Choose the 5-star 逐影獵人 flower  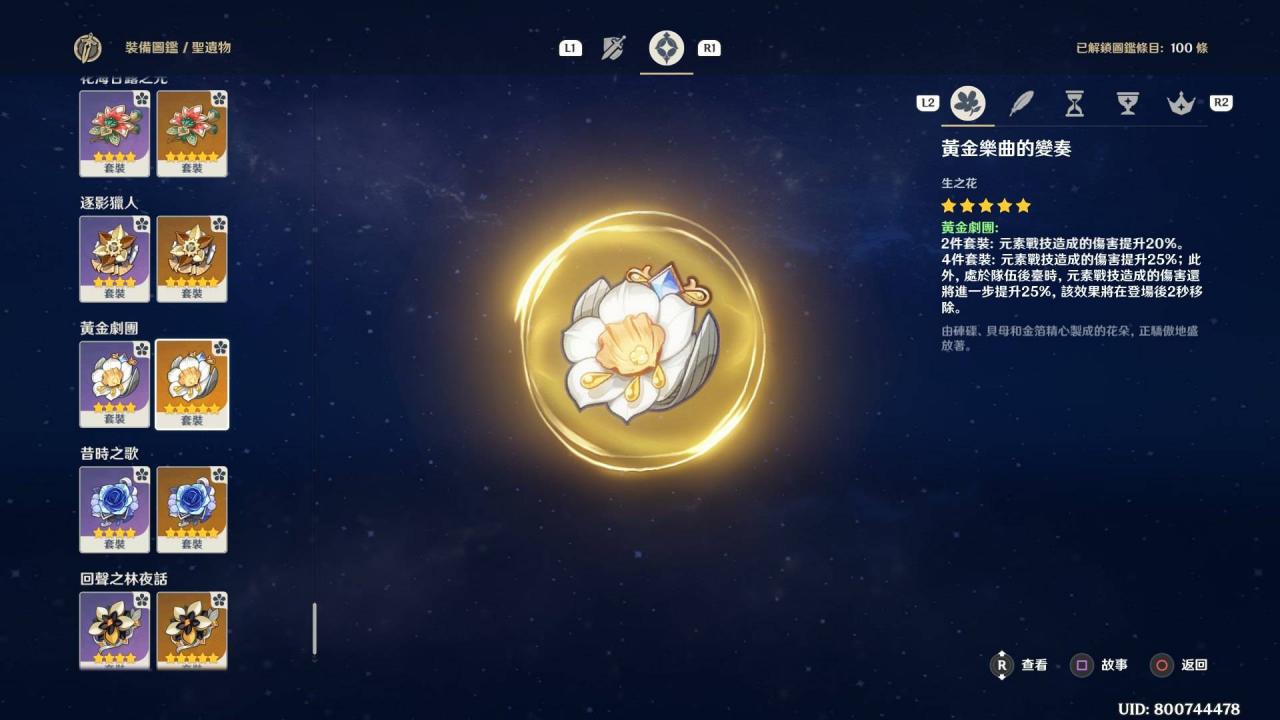coord(192,258)
